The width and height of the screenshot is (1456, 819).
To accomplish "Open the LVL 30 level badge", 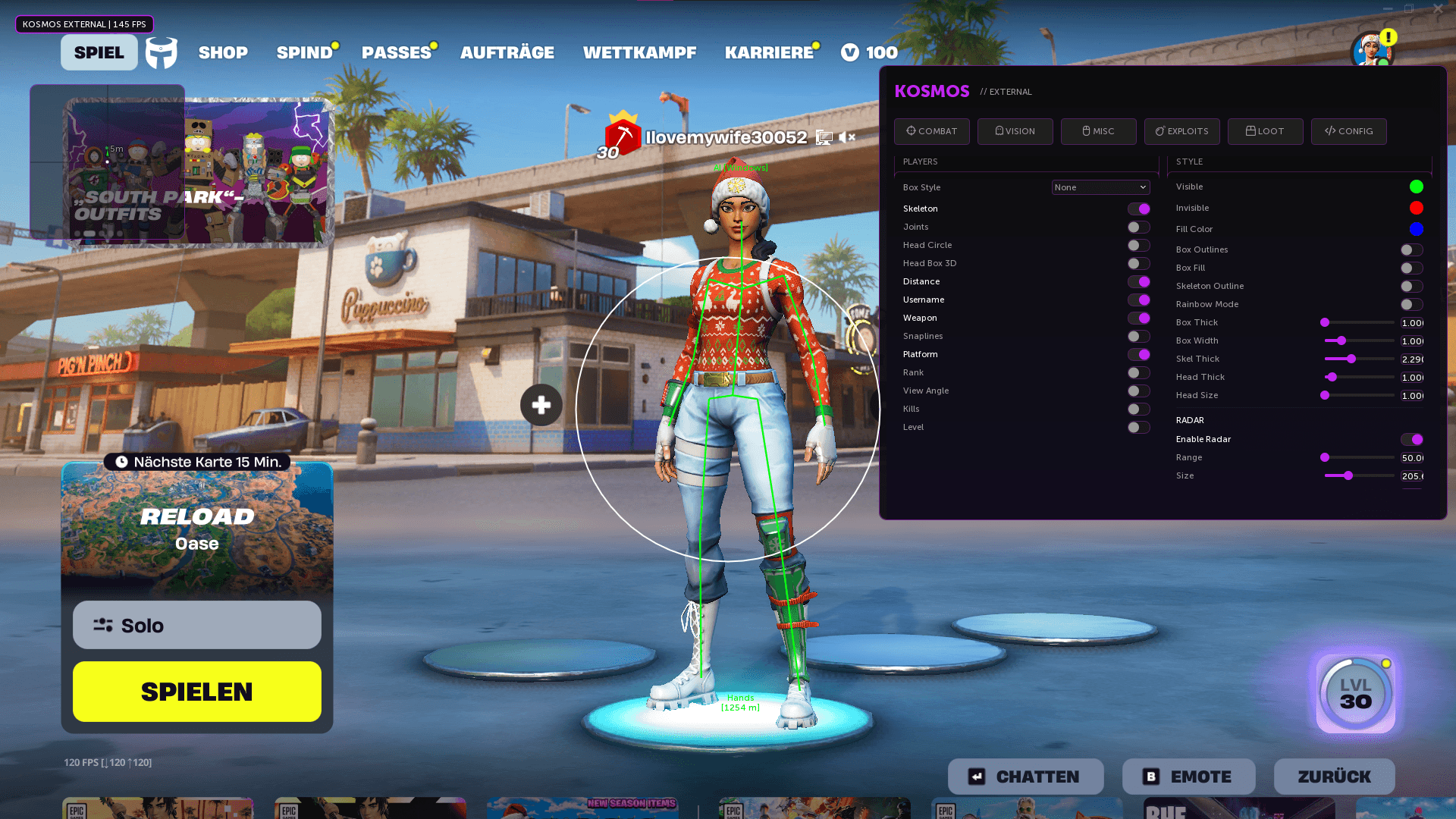I will pyautogui.click(x=1354, y=693).
